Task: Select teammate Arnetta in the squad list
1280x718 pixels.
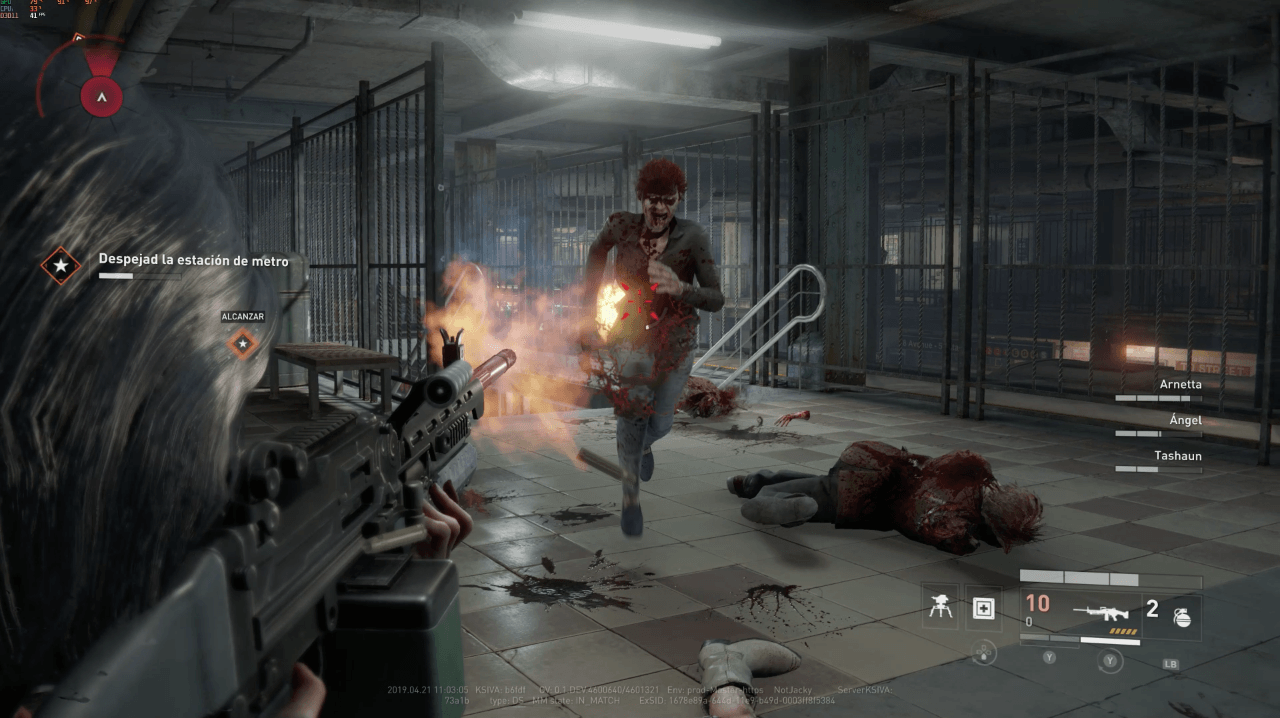Action: pyautogui.click(x=1180, y=384)
